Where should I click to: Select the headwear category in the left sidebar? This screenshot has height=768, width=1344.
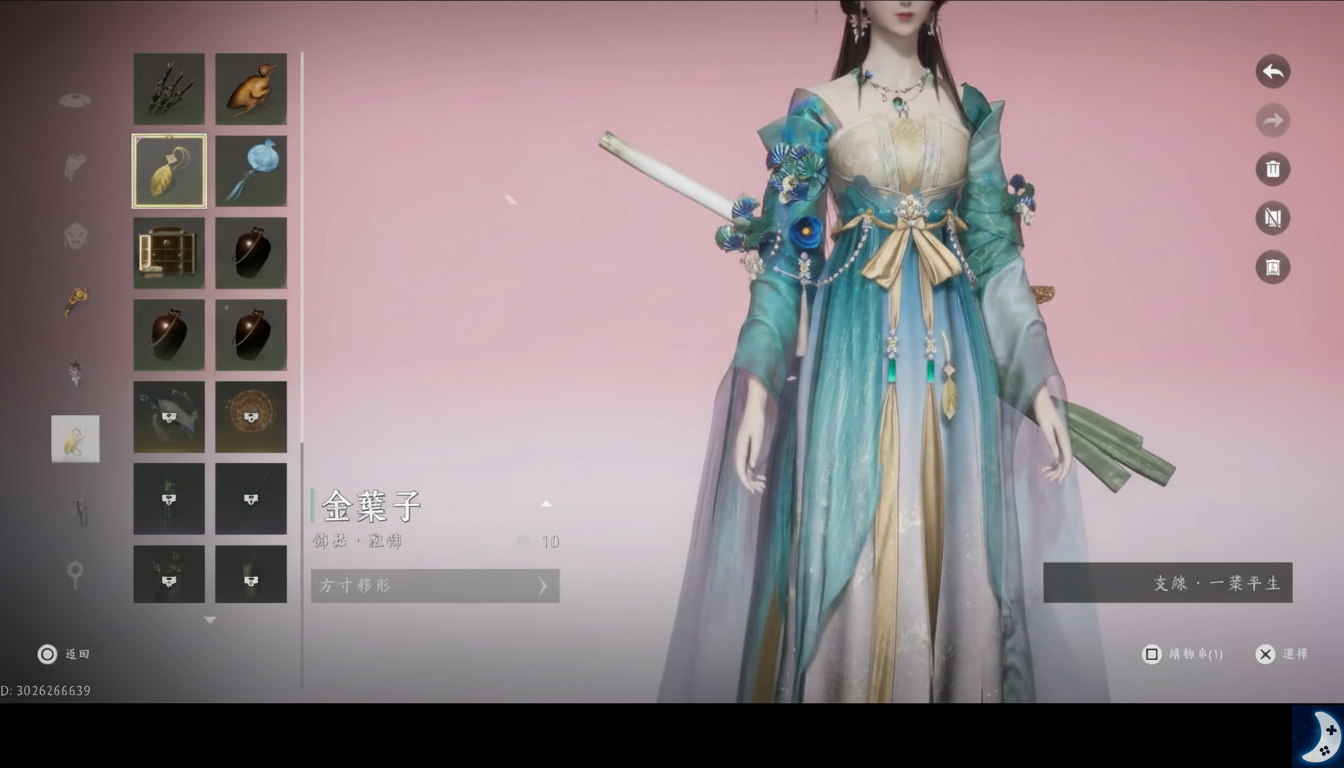[75, 100]
